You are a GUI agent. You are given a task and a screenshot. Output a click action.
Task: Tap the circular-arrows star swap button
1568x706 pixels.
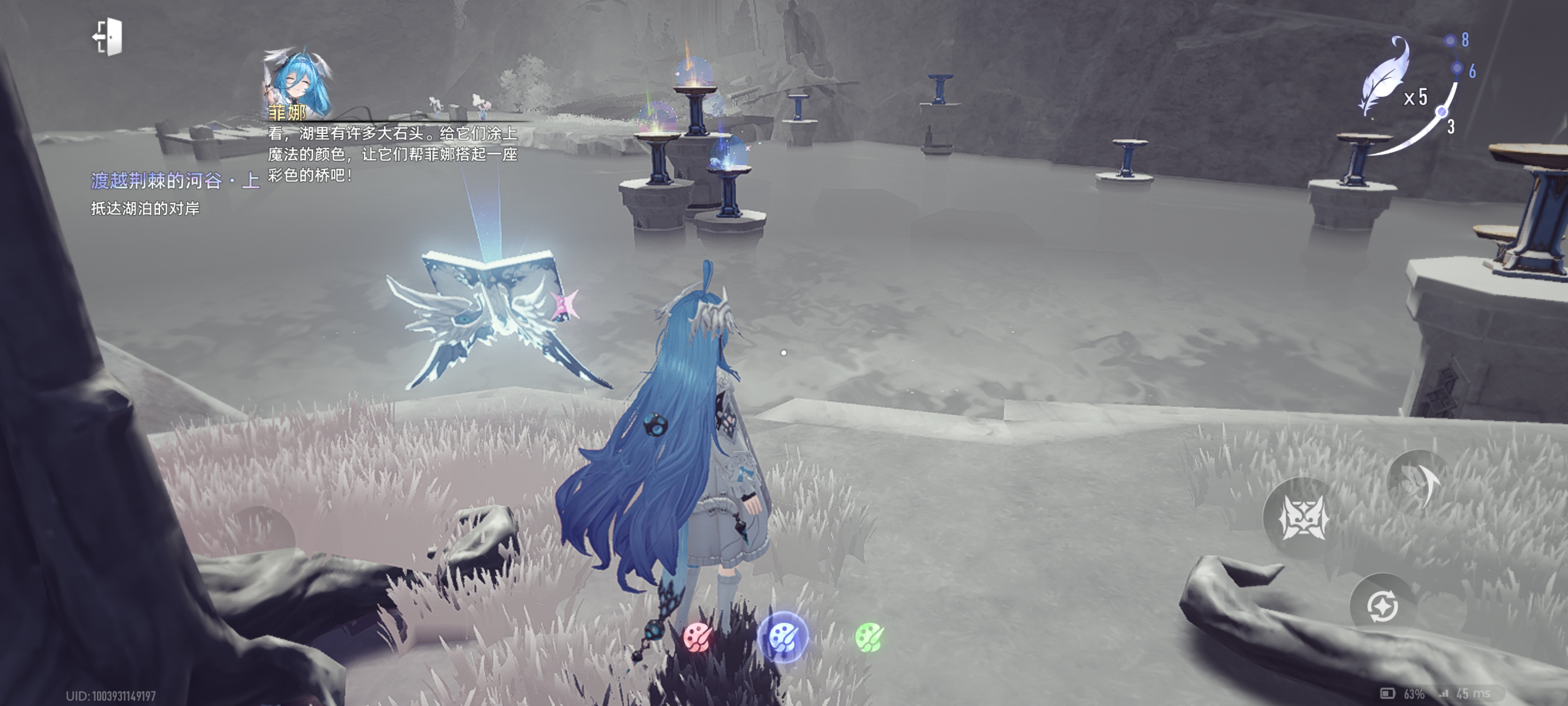click(1382, 606)
